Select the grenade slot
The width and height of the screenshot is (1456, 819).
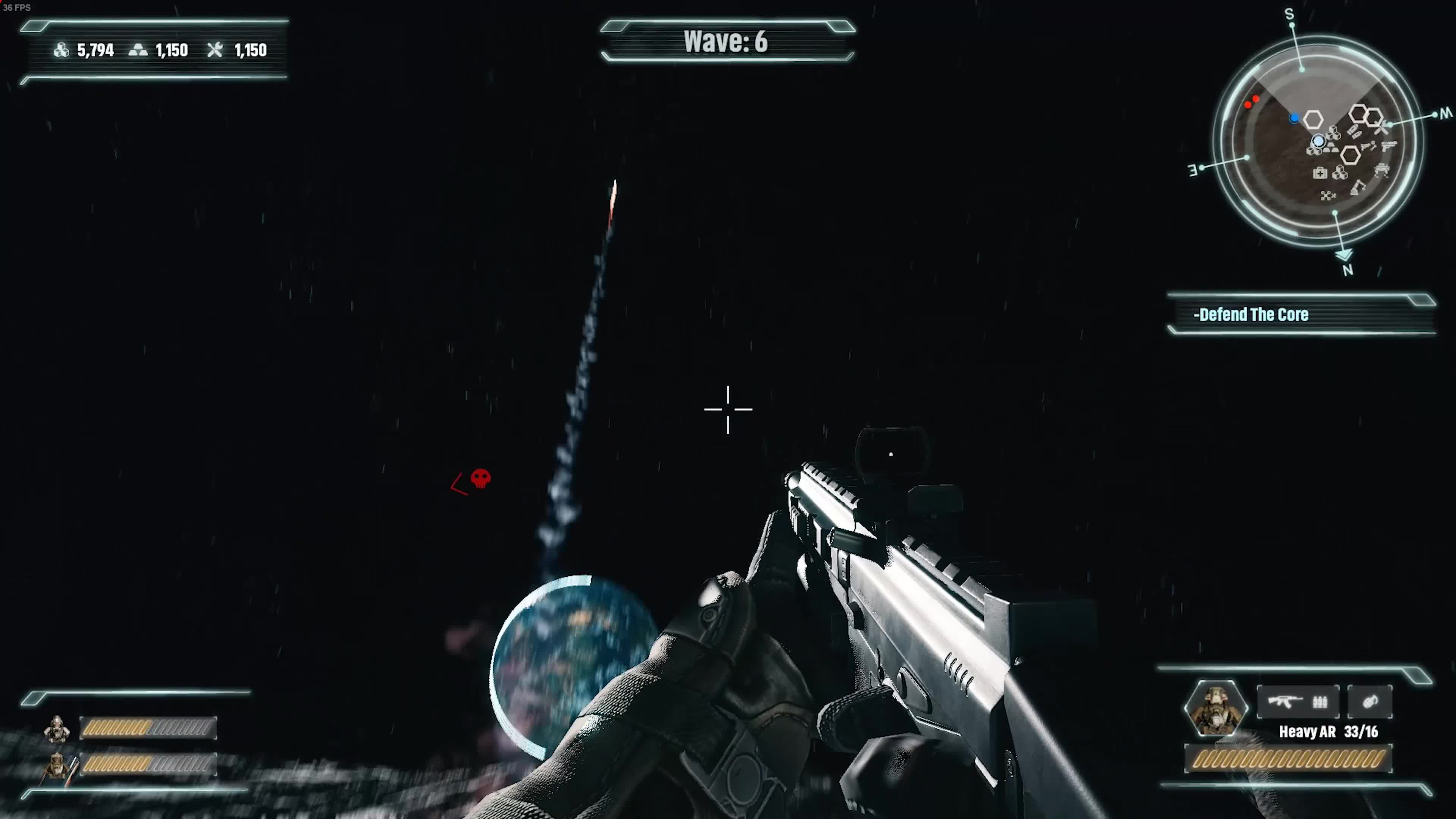point(1370,702)
